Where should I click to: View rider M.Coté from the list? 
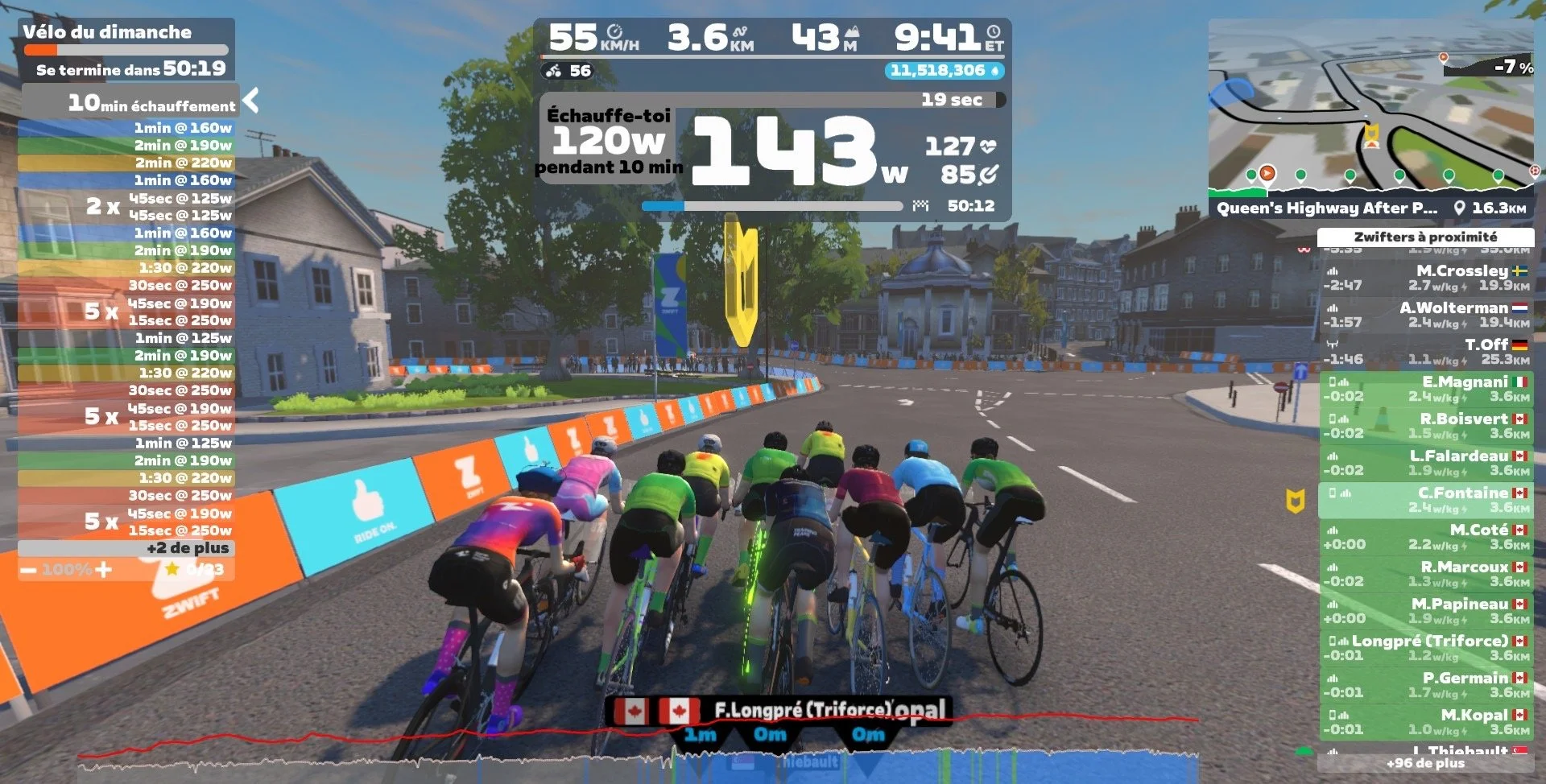click(x=1425, y=537)
